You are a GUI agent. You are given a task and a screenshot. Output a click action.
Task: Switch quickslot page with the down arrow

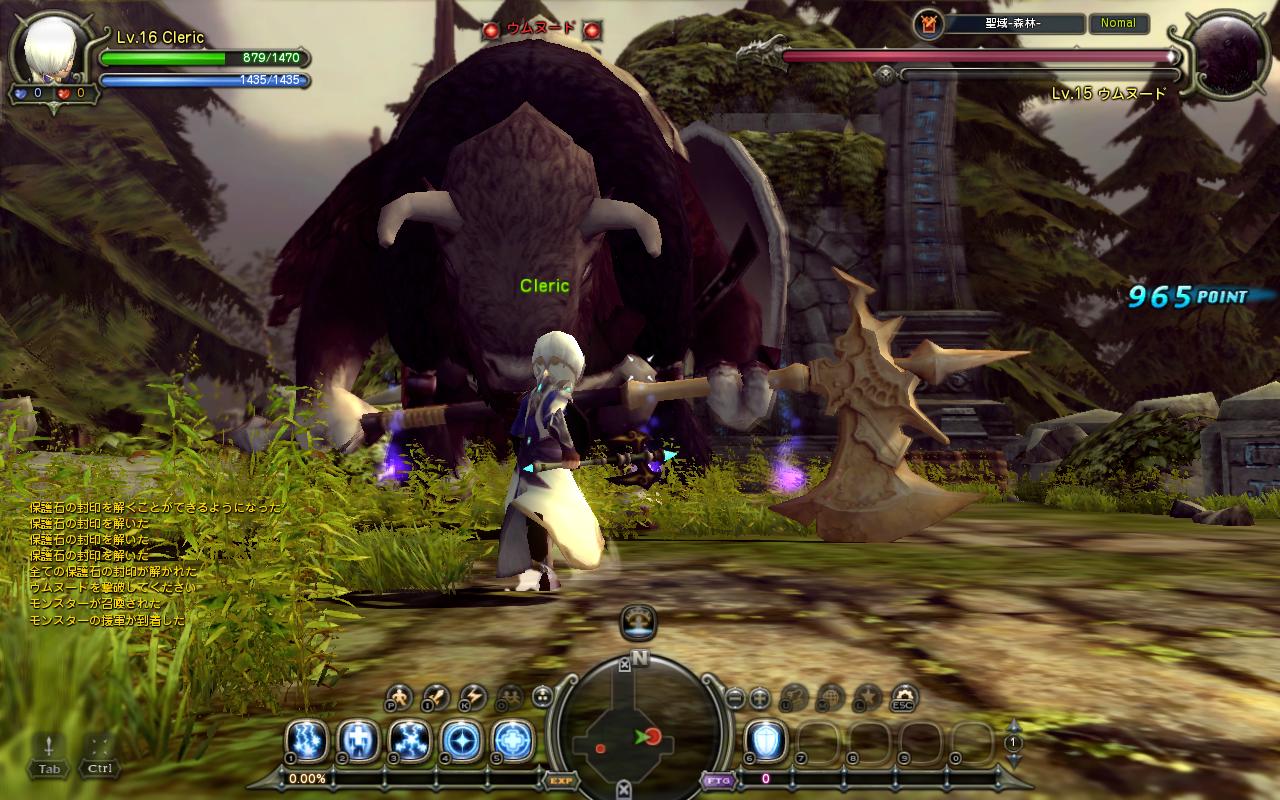pos(1013,760)
